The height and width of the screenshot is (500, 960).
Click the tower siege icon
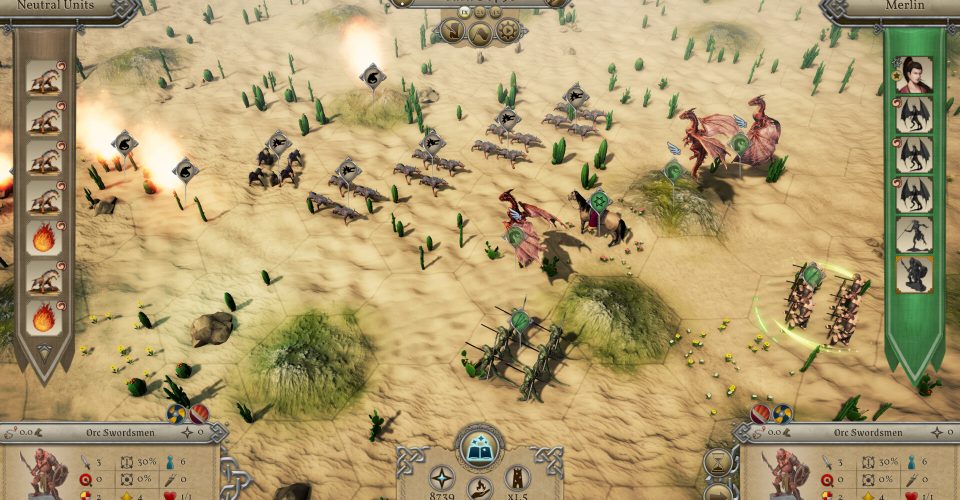coord(516,477)
